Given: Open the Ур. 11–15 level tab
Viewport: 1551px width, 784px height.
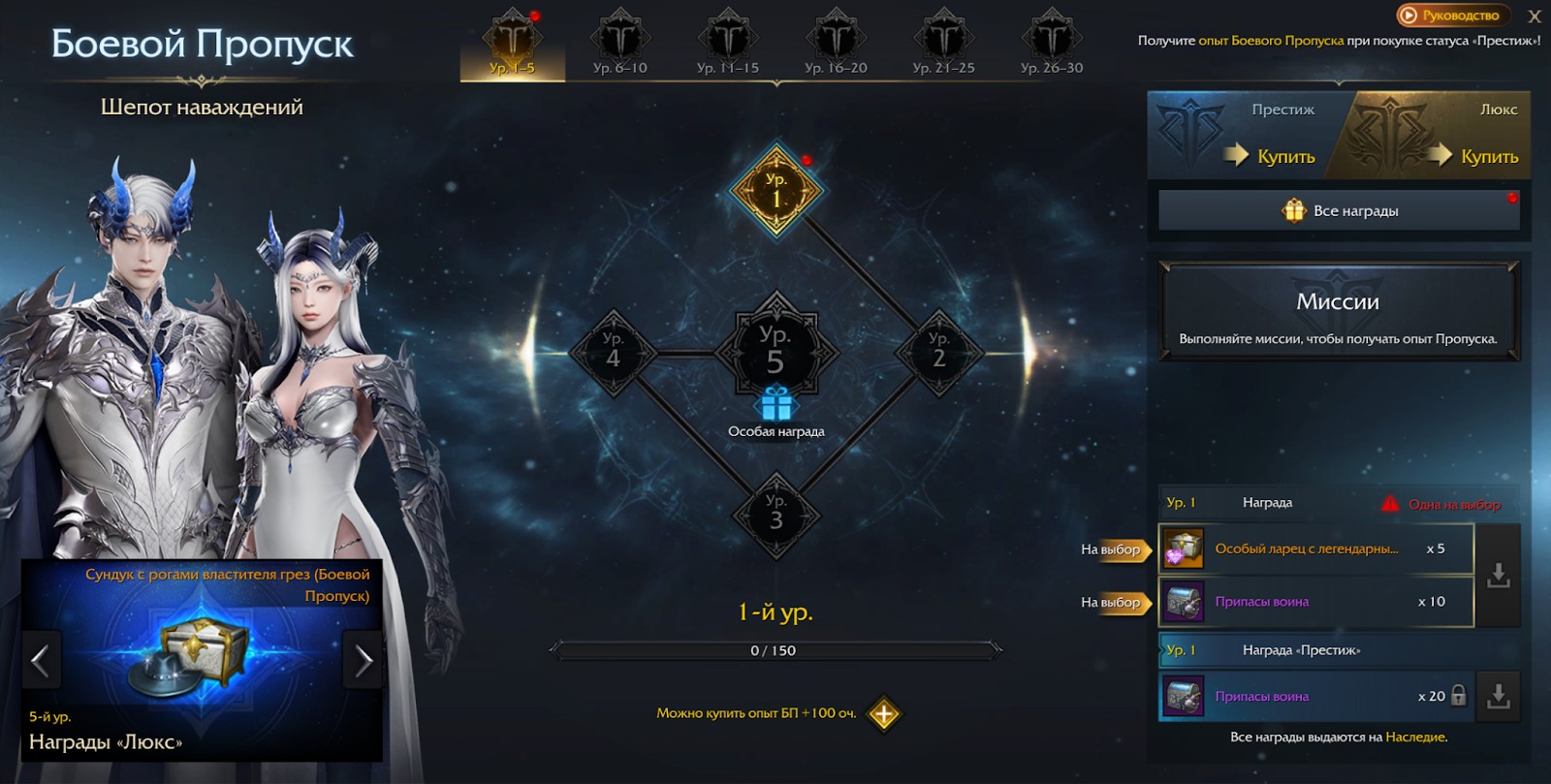Looking at the screenshot, I should point(727,46).
